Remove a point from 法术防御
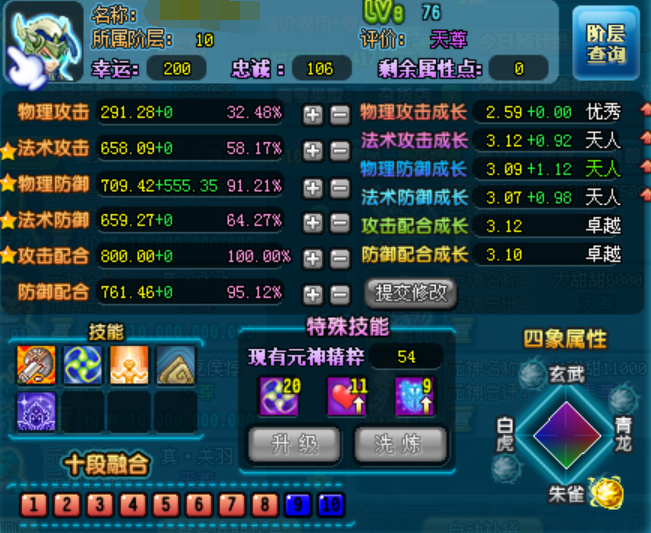Image resolution: width=651 pixels, height=533 pixels. point(339,222)
